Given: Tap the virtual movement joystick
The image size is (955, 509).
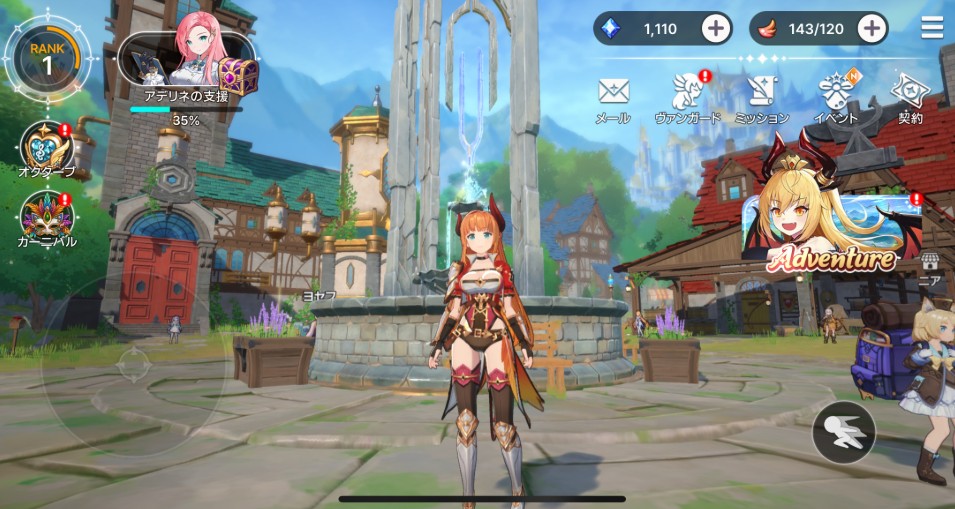Looking at the screenshot, I should [x=133, y=364].
